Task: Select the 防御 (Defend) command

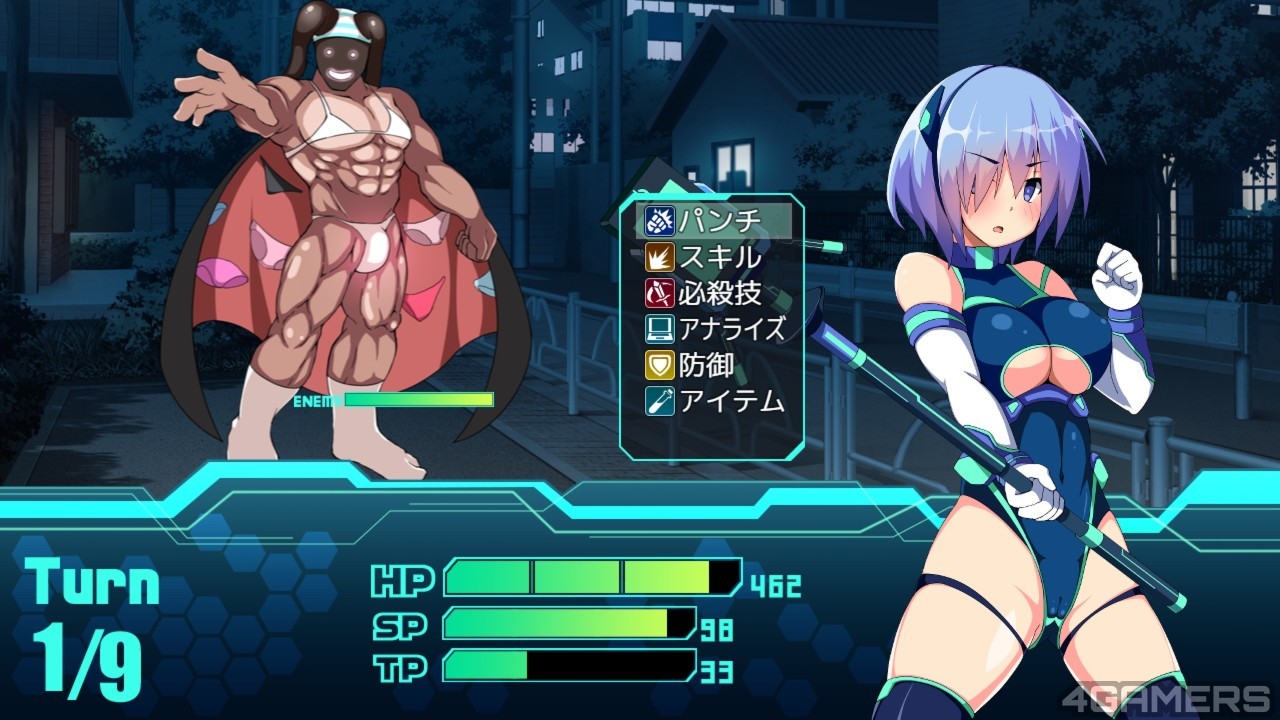Action: tap(715, 365)
